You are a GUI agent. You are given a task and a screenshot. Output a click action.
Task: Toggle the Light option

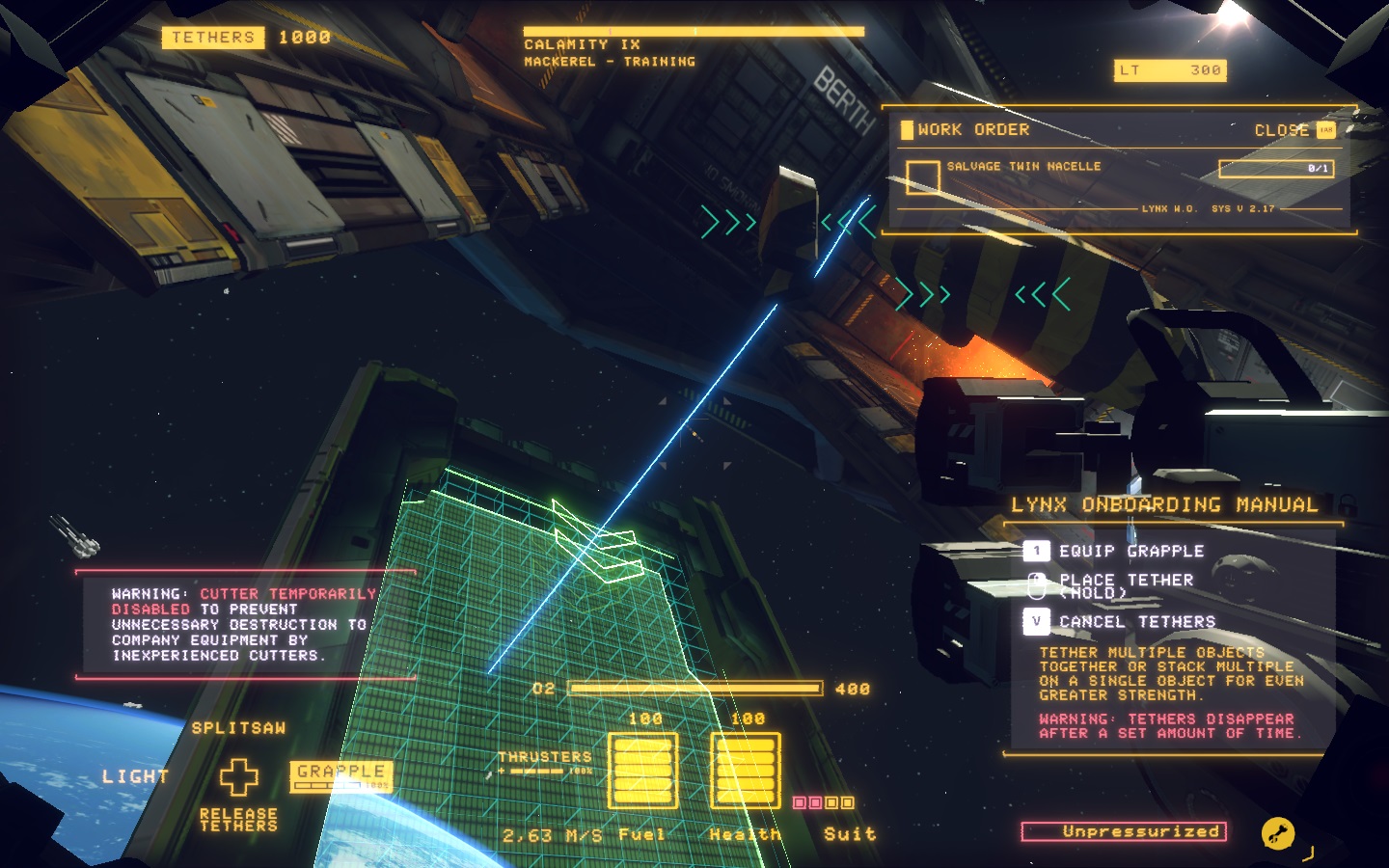pyautogui.click(x=136, y=776)
